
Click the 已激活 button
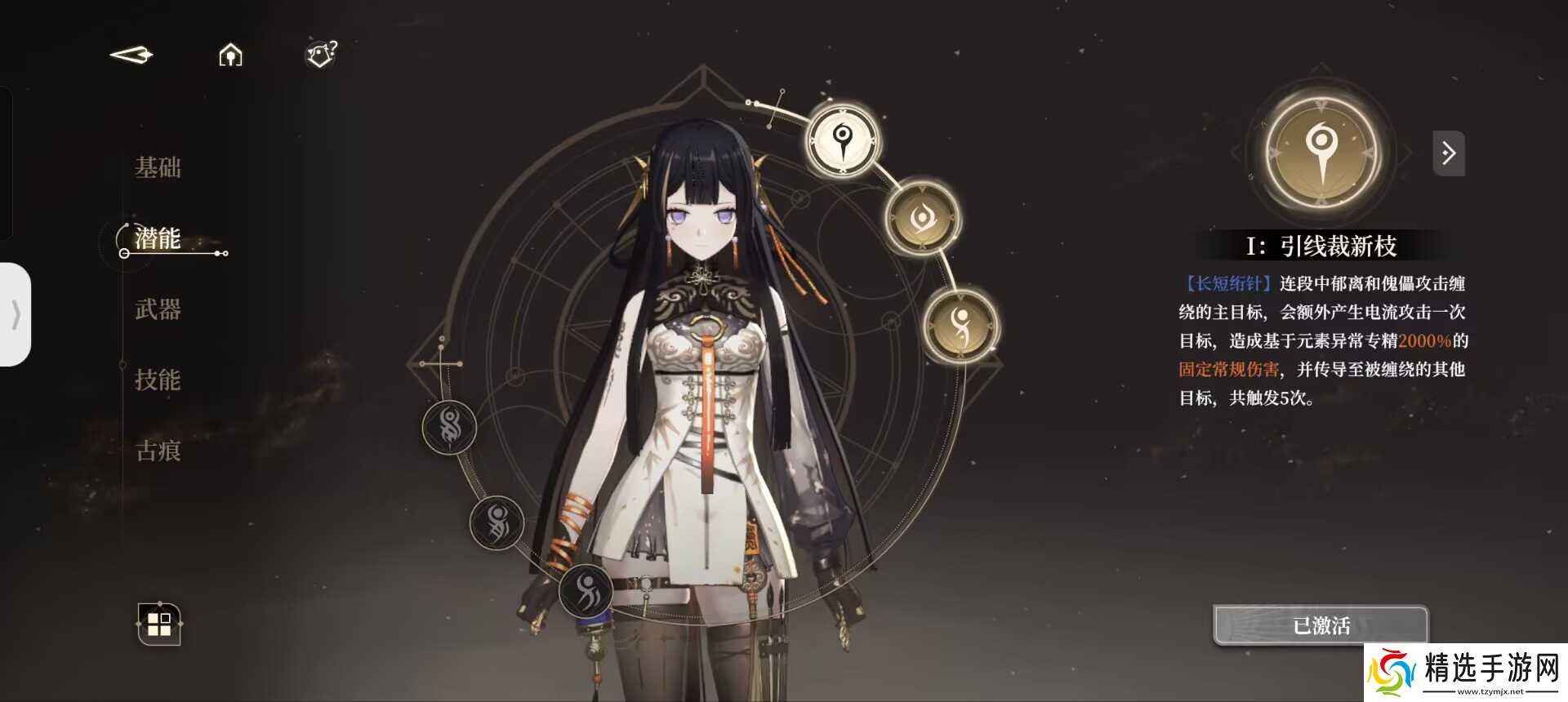pyautogui.click(x=1321, y=626)
